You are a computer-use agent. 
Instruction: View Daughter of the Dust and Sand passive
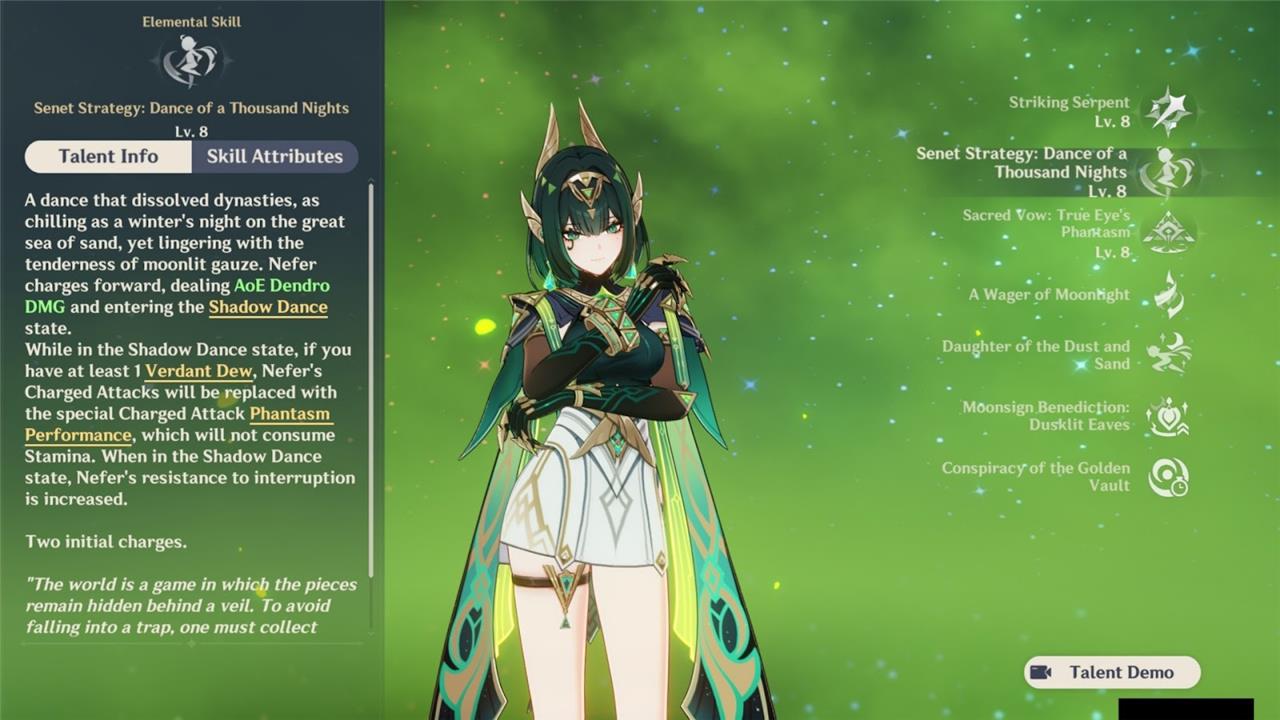point(1166,355)
